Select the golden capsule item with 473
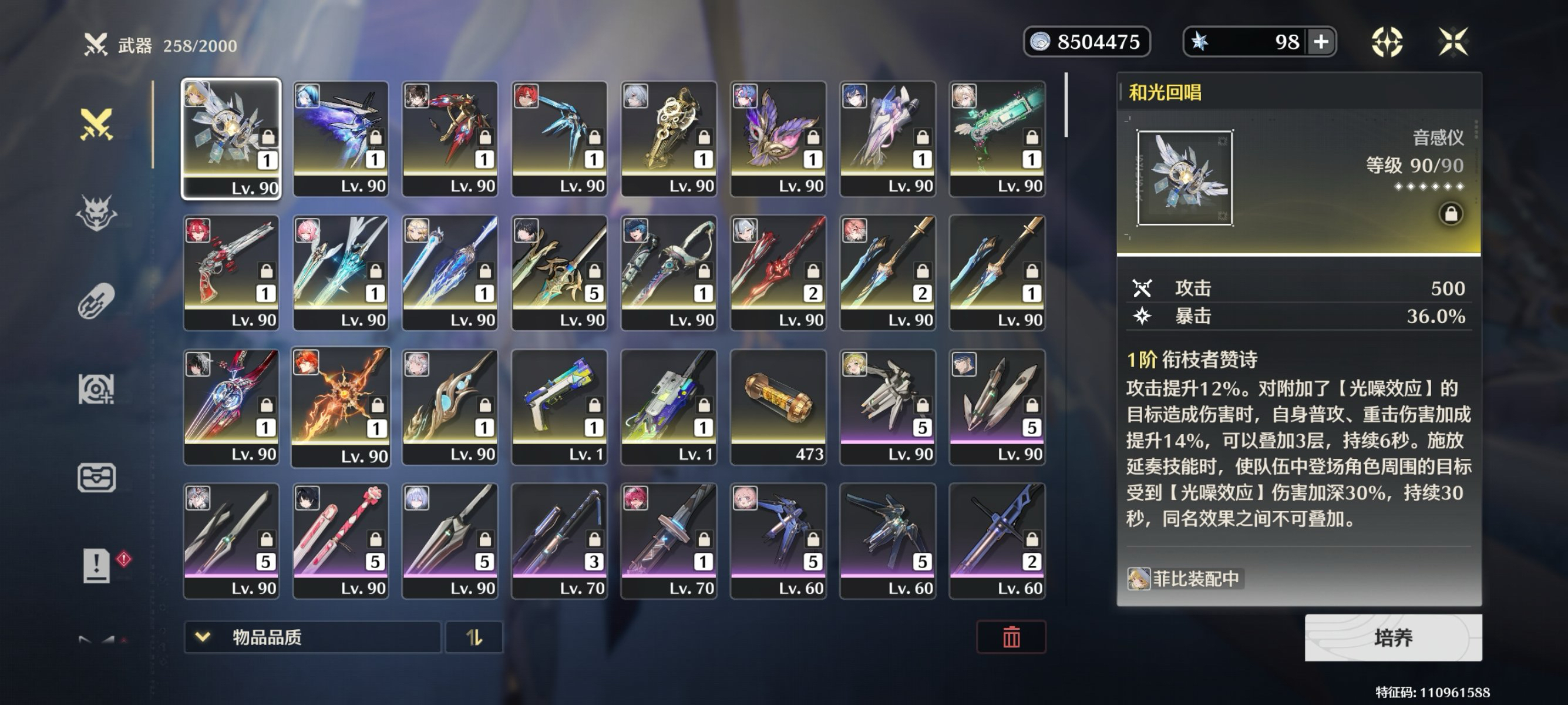Image resolution: width=1568 pixels, height=705 pixels. pyautogui.click(x=778, y=407)
